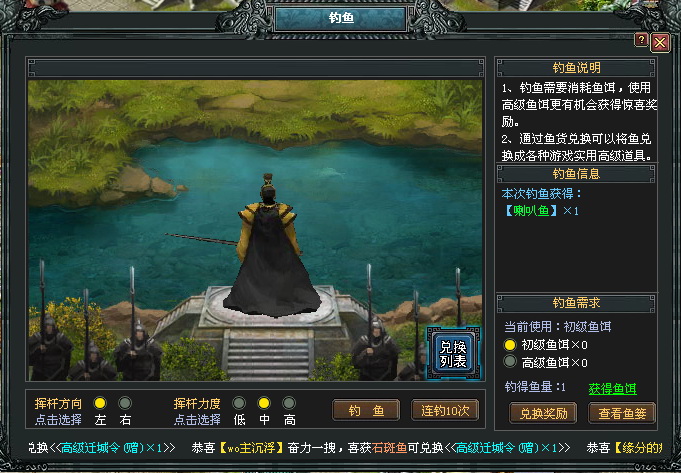Viewport: 681px width, 473px height.
Task: Switch to 高级鱼饵 advanced bait
Action: coord(510,362)
